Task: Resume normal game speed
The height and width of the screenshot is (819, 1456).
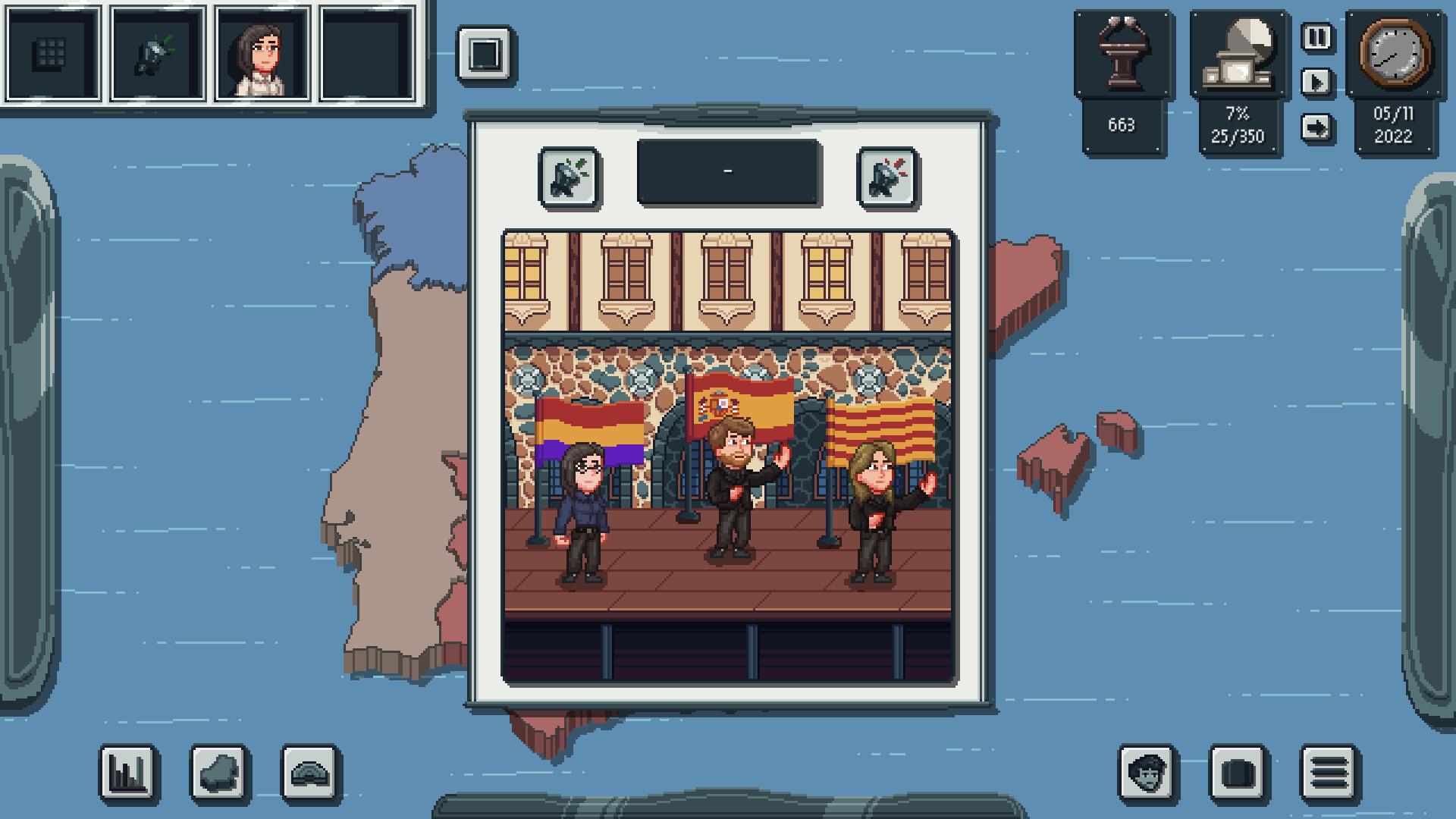Action: (1317, 82)
